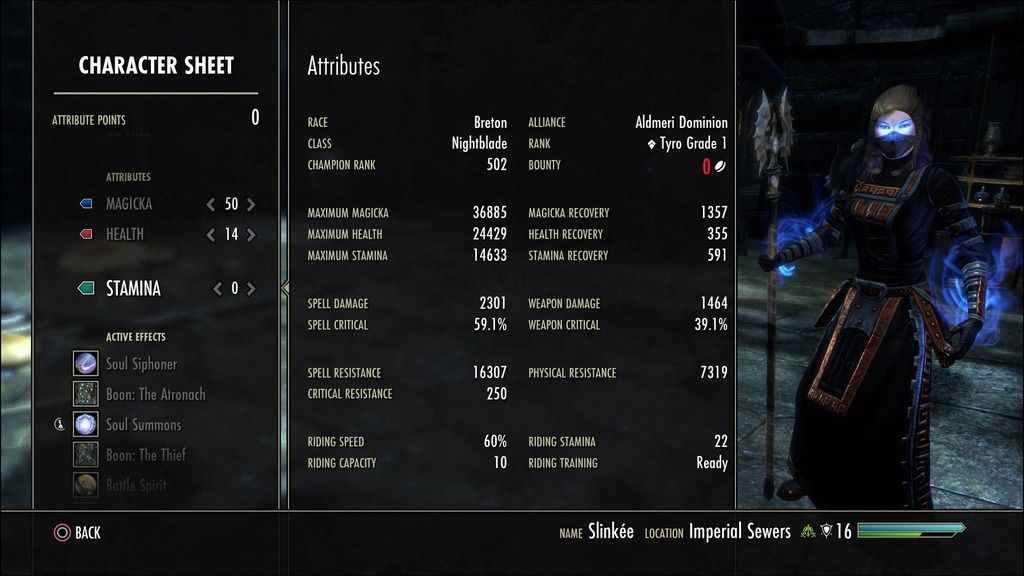Highlight the Soul Summons effect
1024x576 pixels.
tap(143, 425)
